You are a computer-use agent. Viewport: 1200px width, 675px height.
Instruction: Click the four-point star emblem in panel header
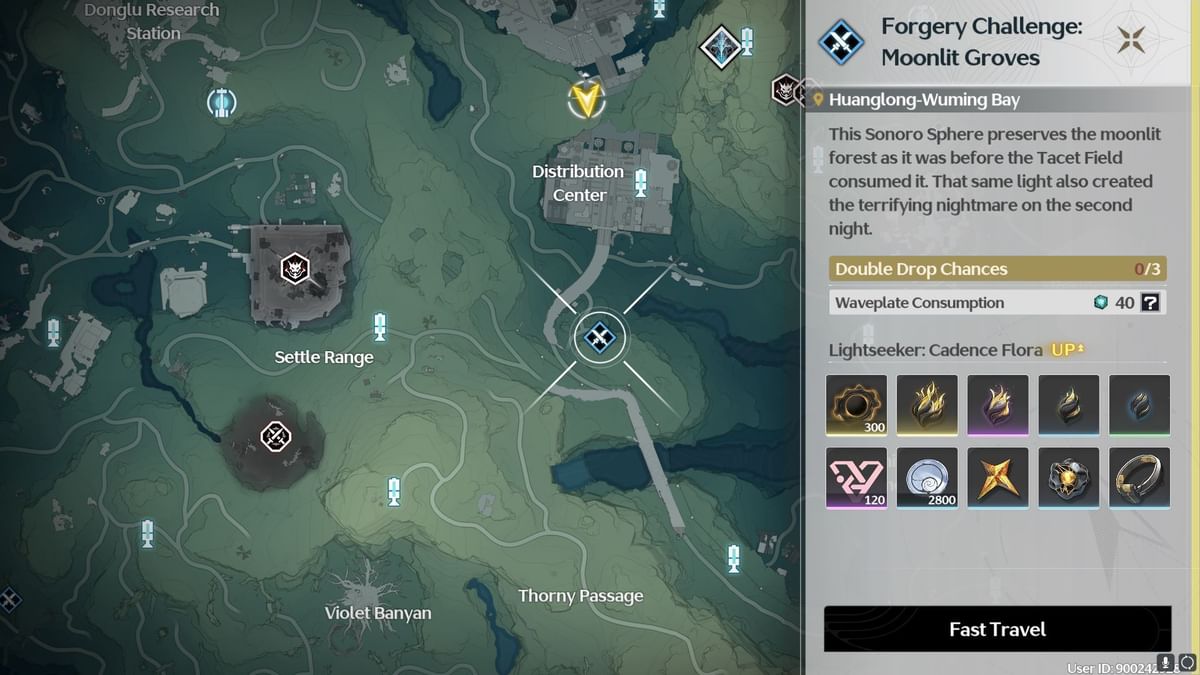point(1134,41)
